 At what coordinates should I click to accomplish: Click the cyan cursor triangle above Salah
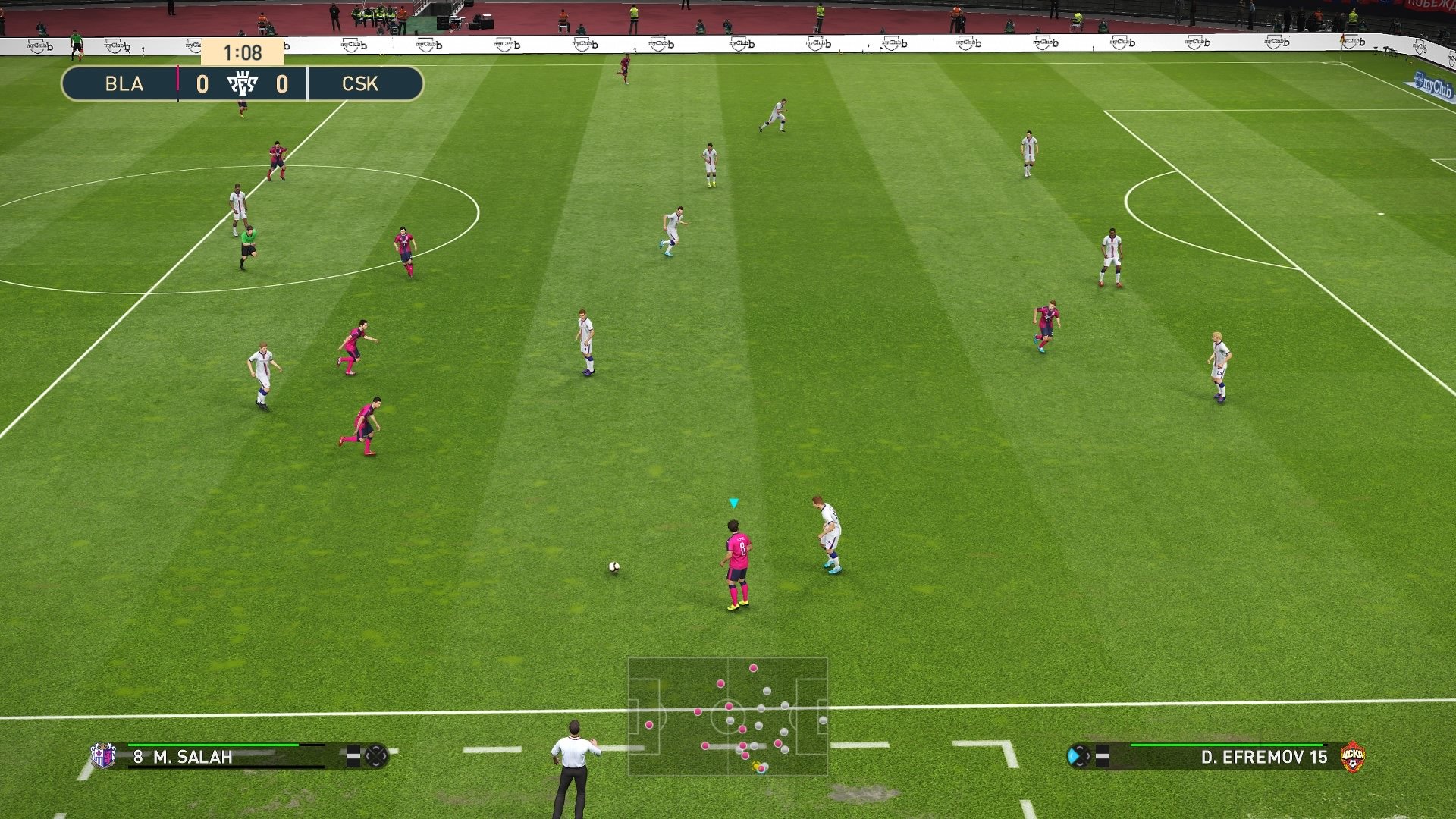(x=733, y=502)
